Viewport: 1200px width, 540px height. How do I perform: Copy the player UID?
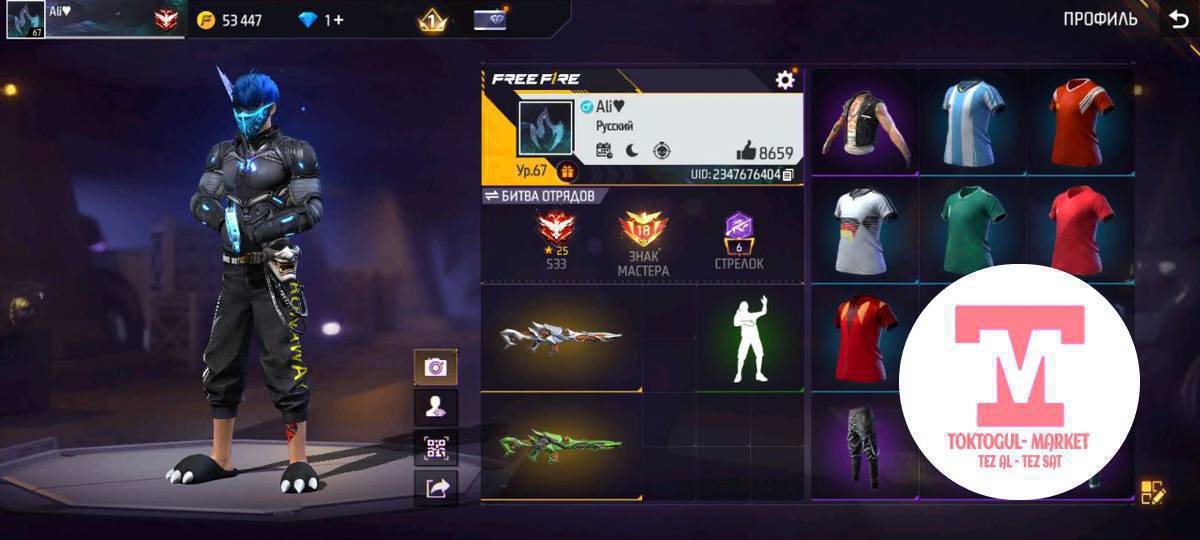(x=788, y=175)
